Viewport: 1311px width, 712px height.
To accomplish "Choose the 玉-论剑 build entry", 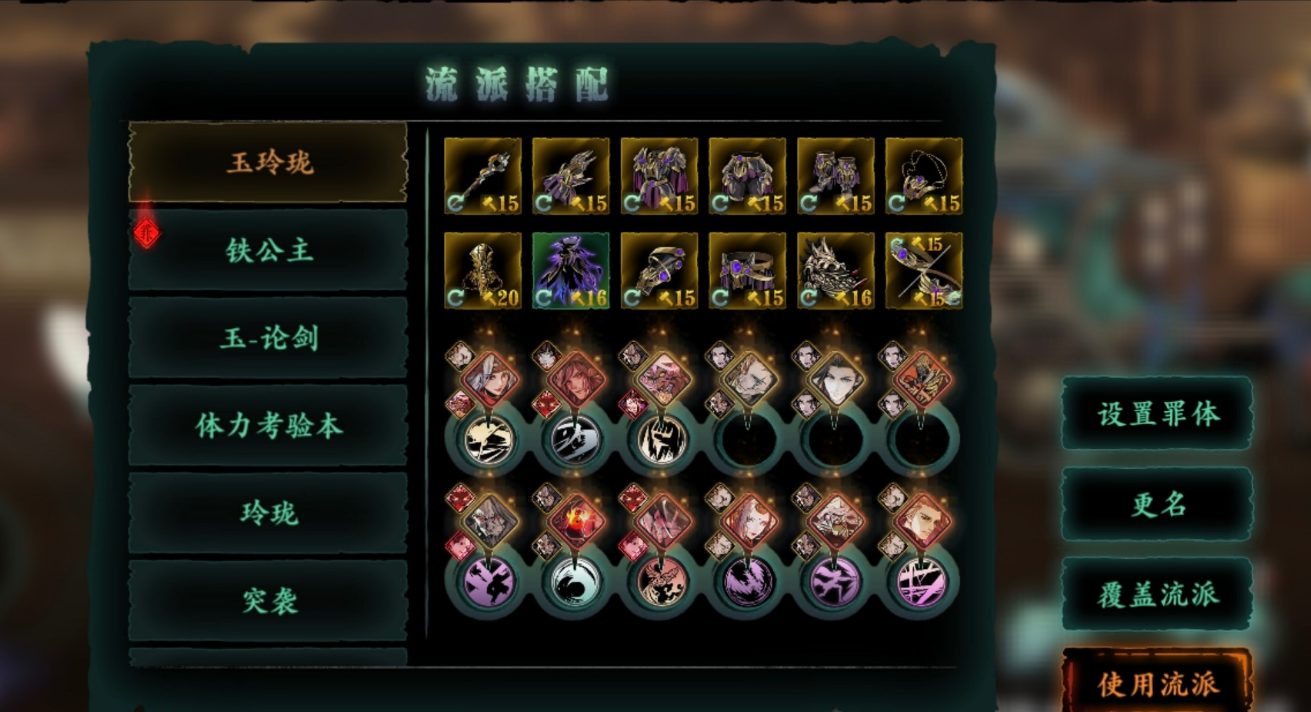I will (x=268, y=338).
